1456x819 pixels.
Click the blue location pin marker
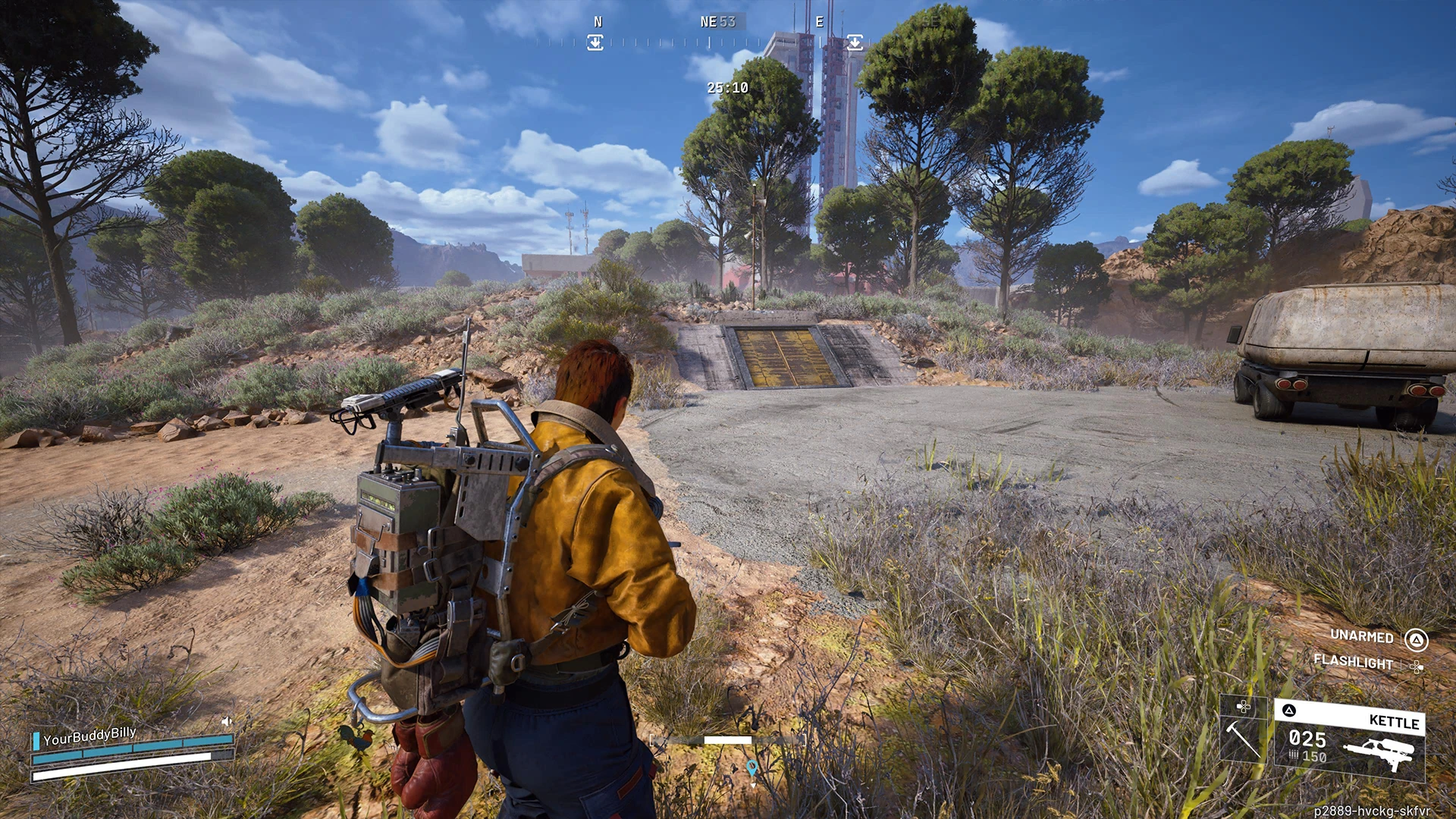tap(752, 769)
